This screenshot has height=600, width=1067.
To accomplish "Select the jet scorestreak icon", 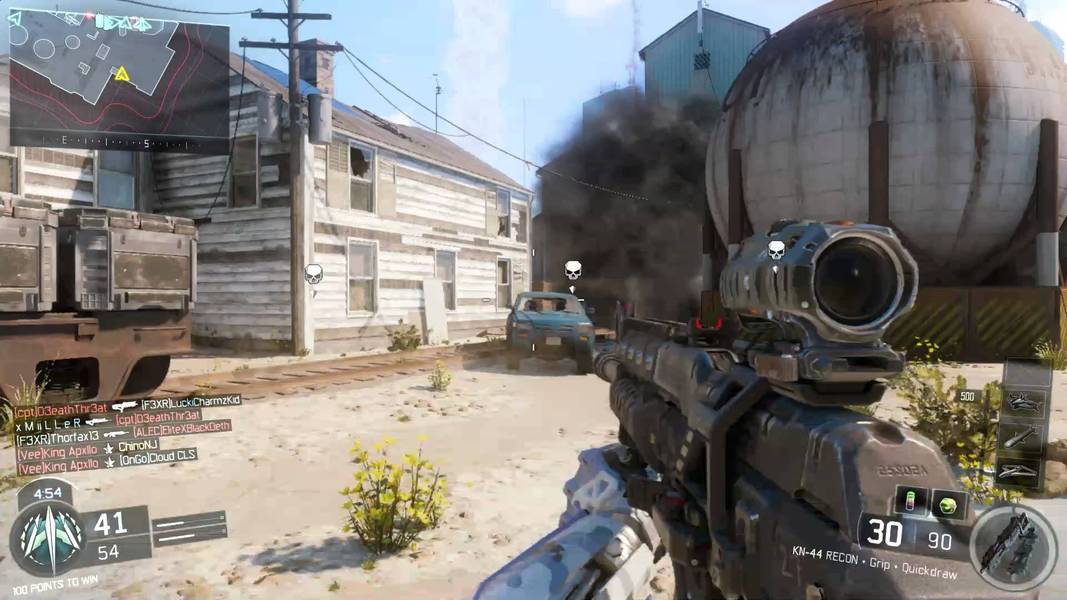I will pyautogui.click(x=1023, y=403).
